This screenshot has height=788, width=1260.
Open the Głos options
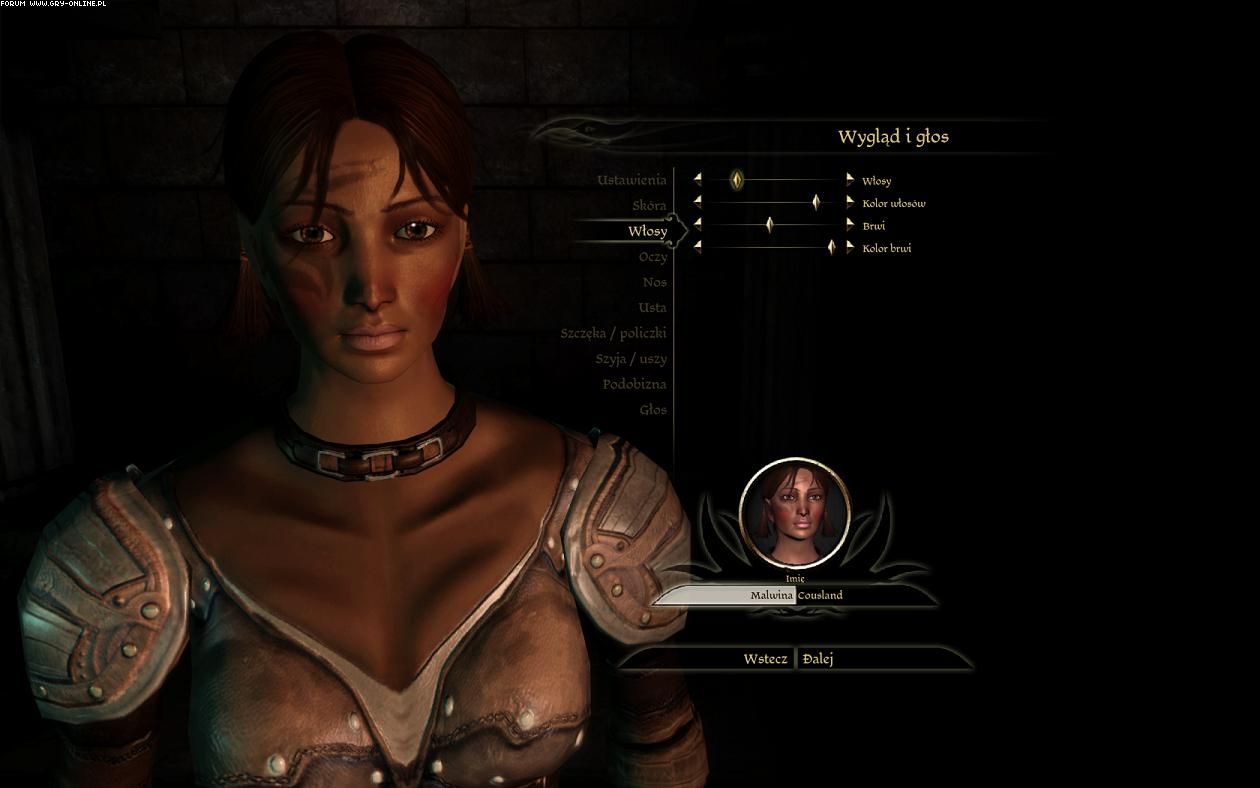[652, 409]
